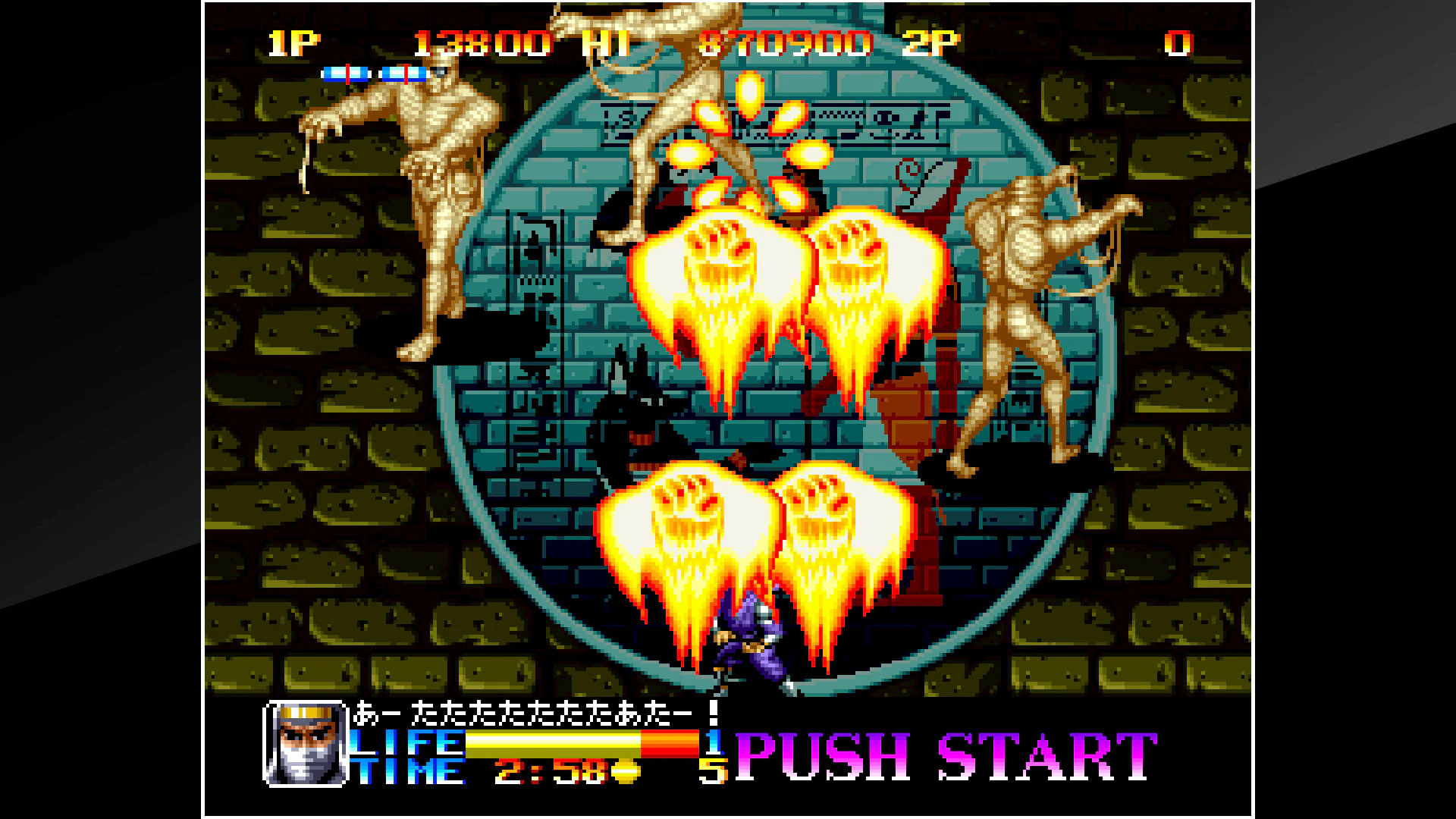Click the HI high score indicator
The width and height of the screenshot is (1456, 819).
[x=607, y=43]
